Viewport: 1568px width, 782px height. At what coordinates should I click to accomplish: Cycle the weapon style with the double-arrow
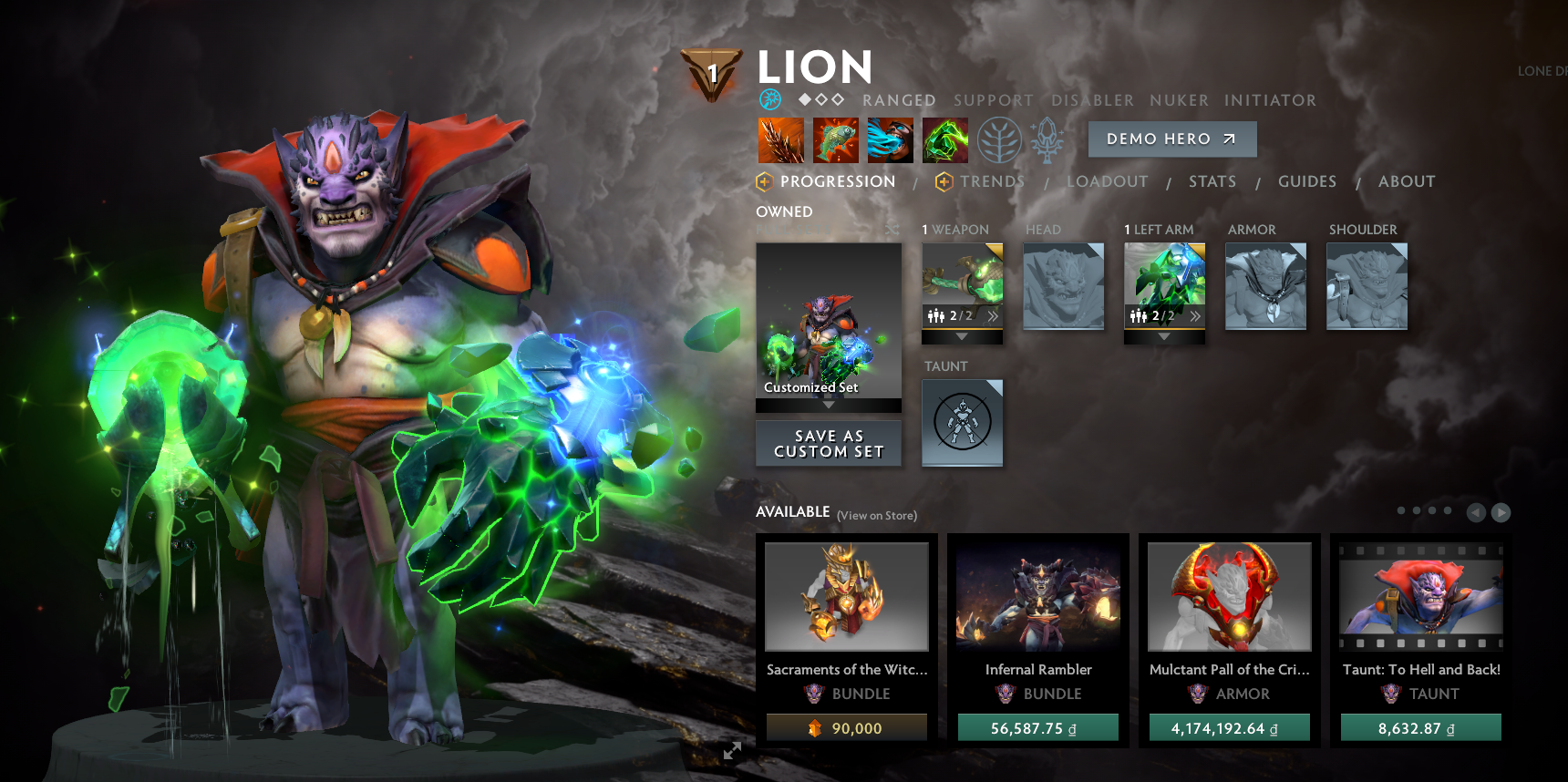994,315
